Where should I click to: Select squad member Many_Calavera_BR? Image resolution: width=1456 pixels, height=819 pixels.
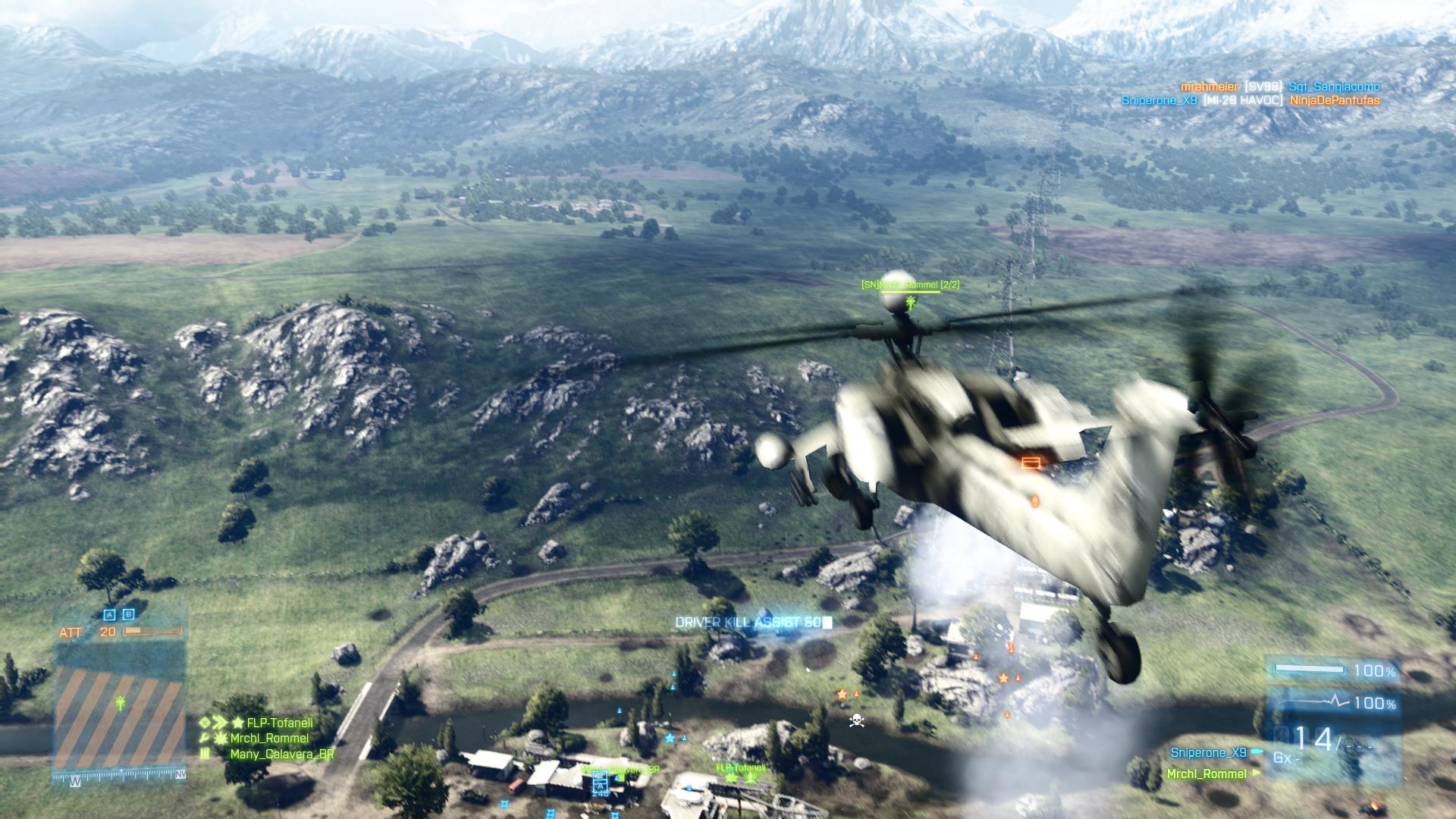point(282,754)
